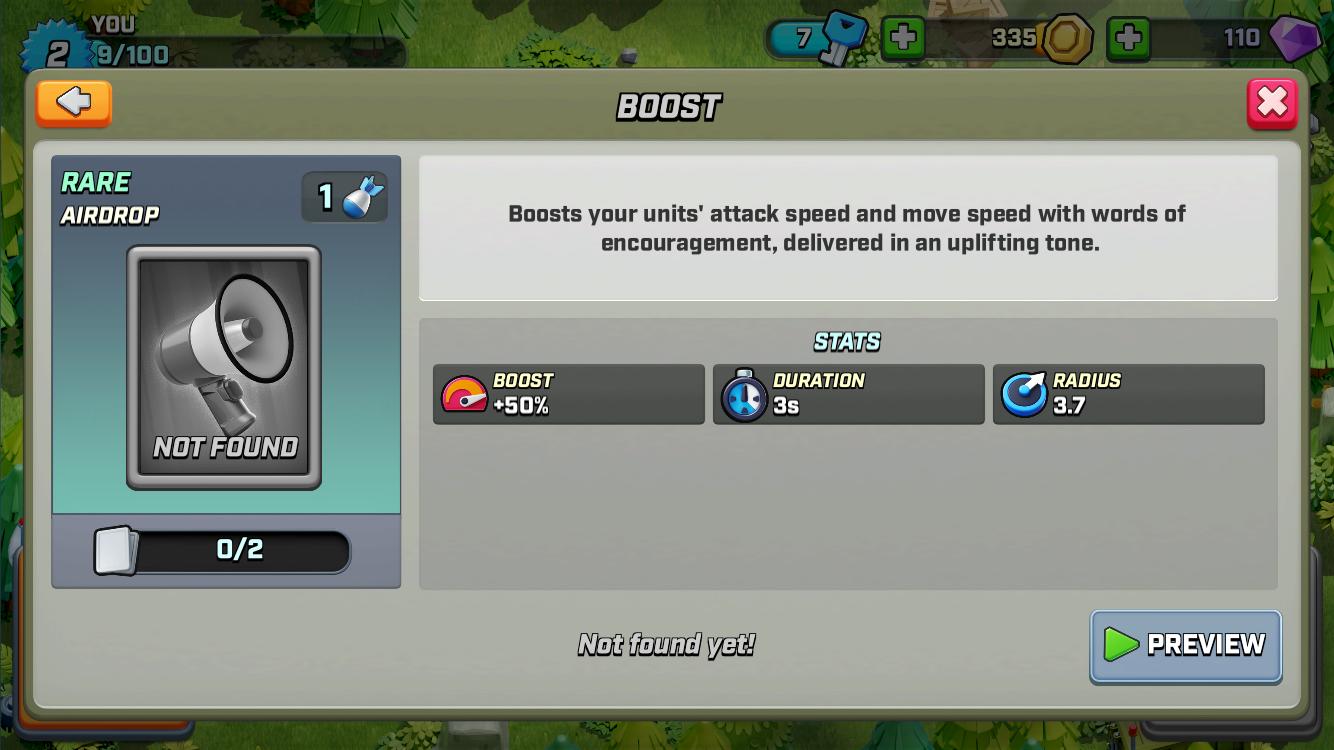Open the troop refill plus button
The image size is (1334, 750).
point(905,39)
